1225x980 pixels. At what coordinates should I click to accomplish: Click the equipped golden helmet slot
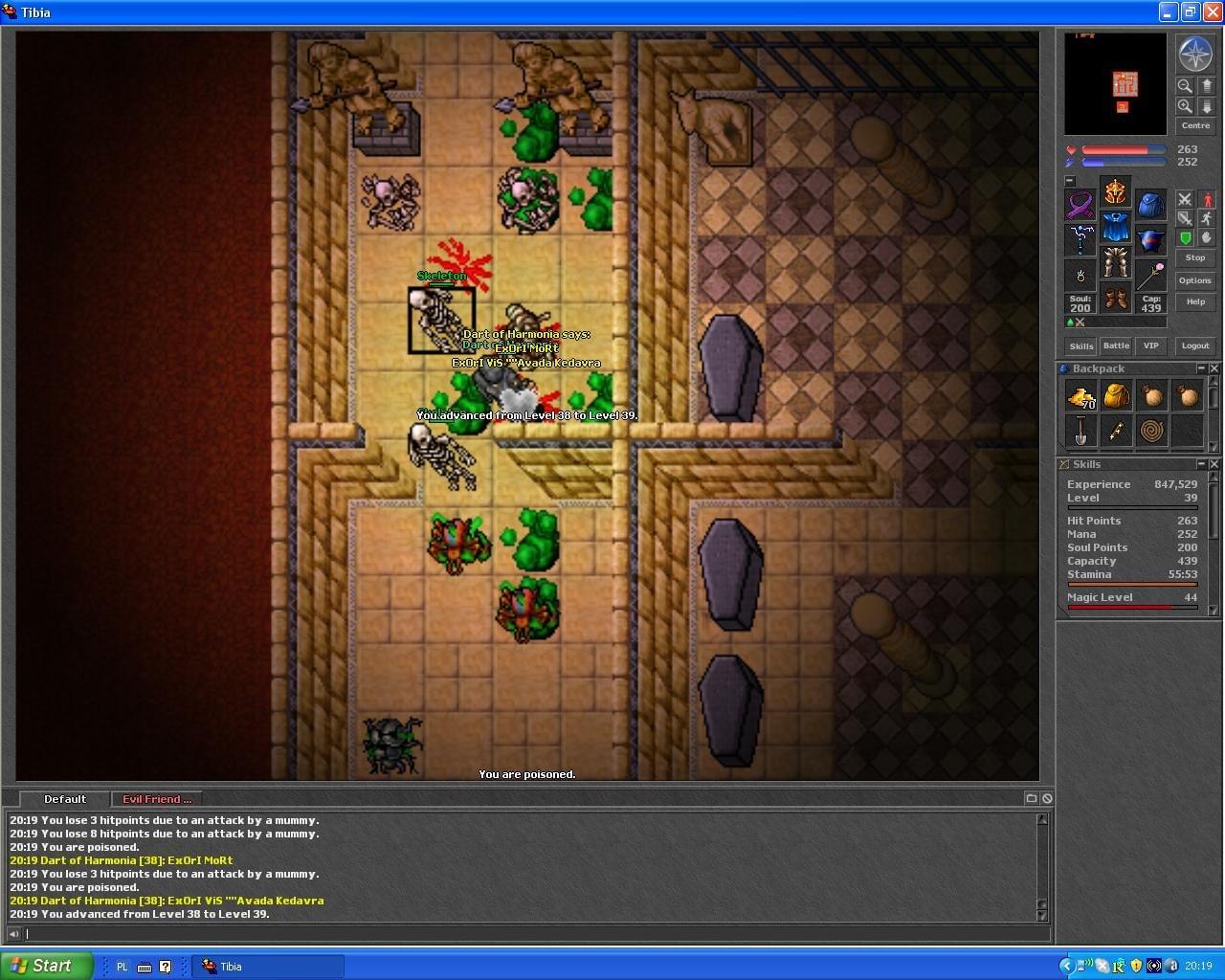1115,191
